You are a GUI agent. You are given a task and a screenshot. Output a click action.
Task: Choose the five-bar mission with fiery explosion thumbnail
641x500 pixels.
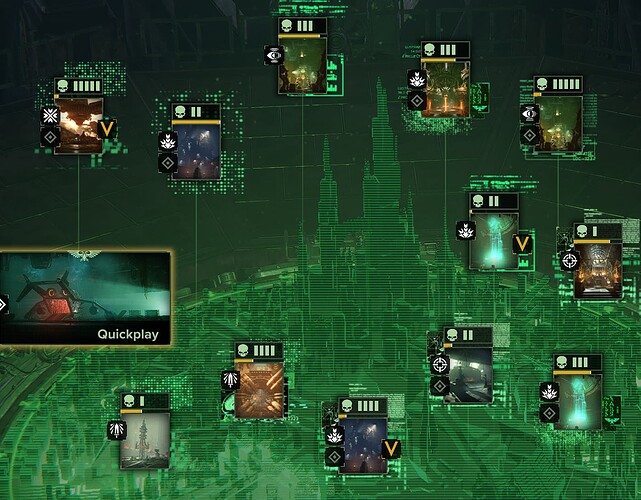point(79,124)
